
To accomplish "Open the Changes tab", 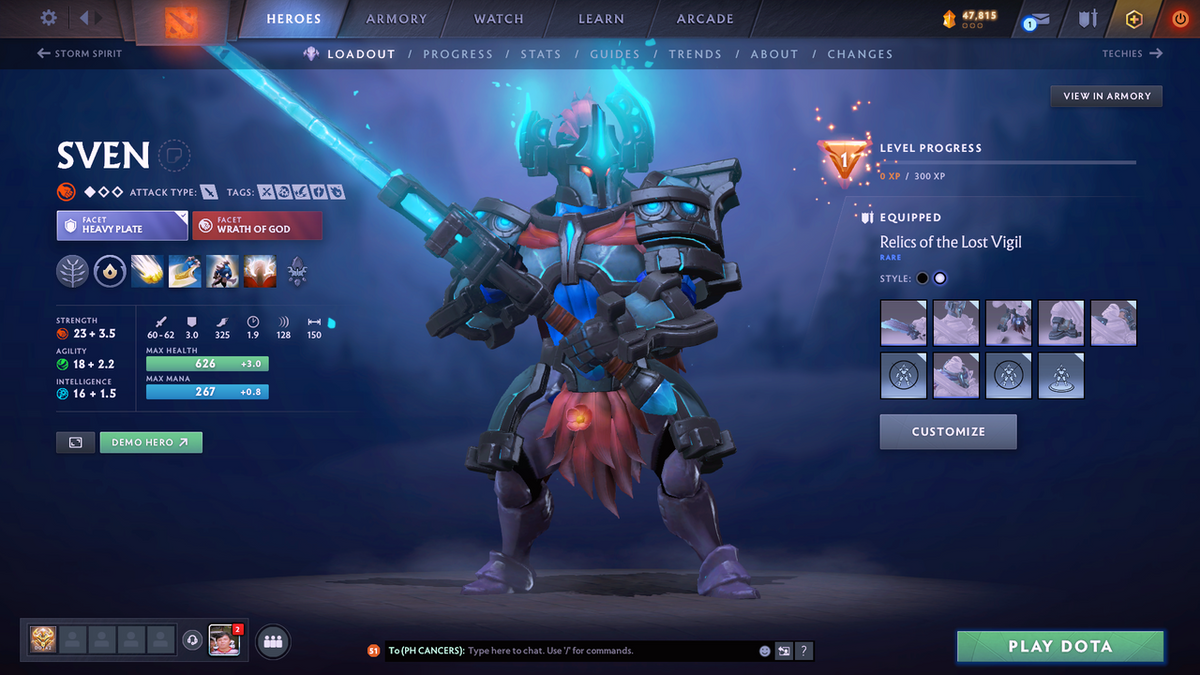I will coord(860,54).
